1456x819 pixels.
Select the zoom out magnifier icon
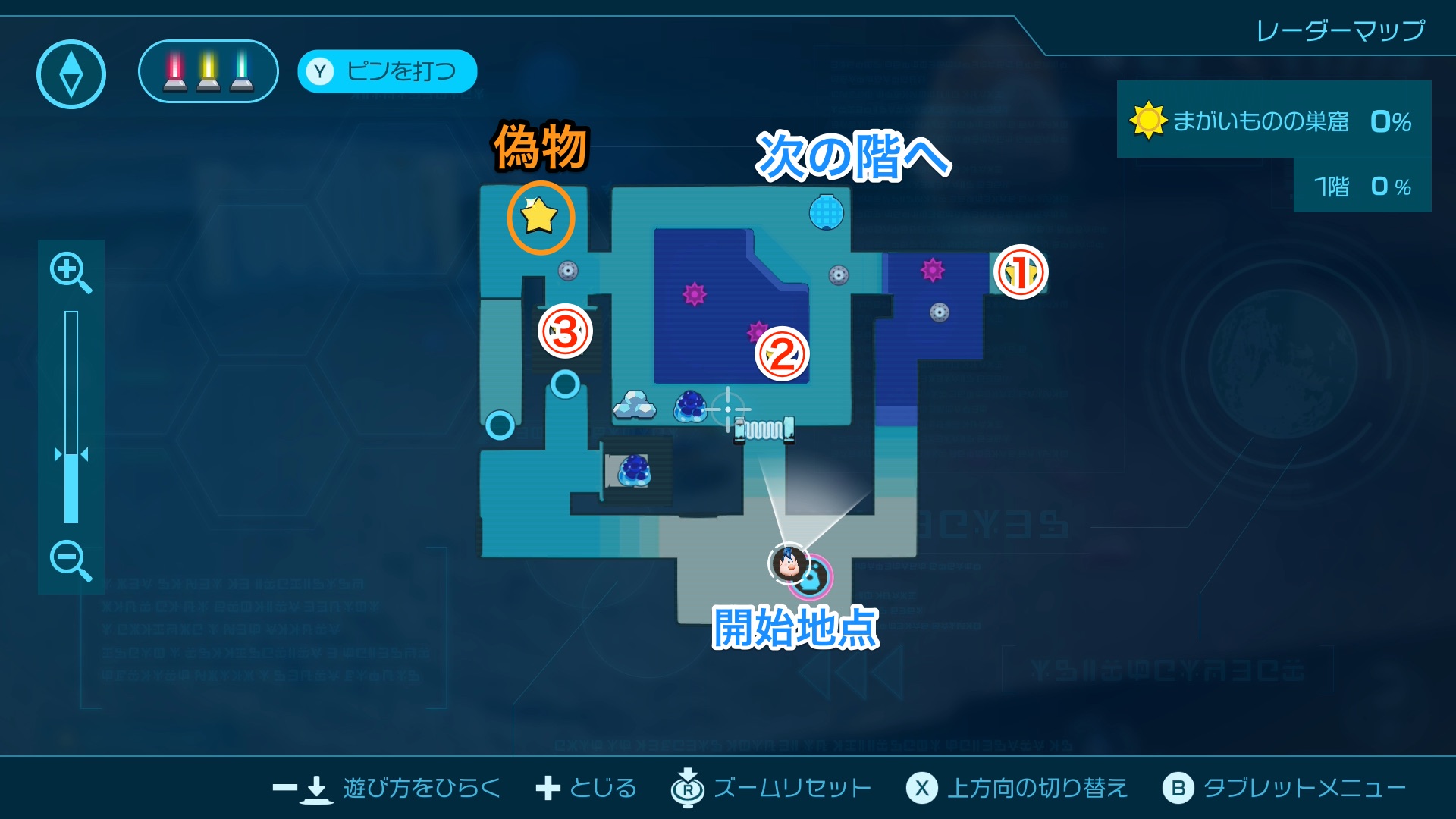(x=70, y=560)
